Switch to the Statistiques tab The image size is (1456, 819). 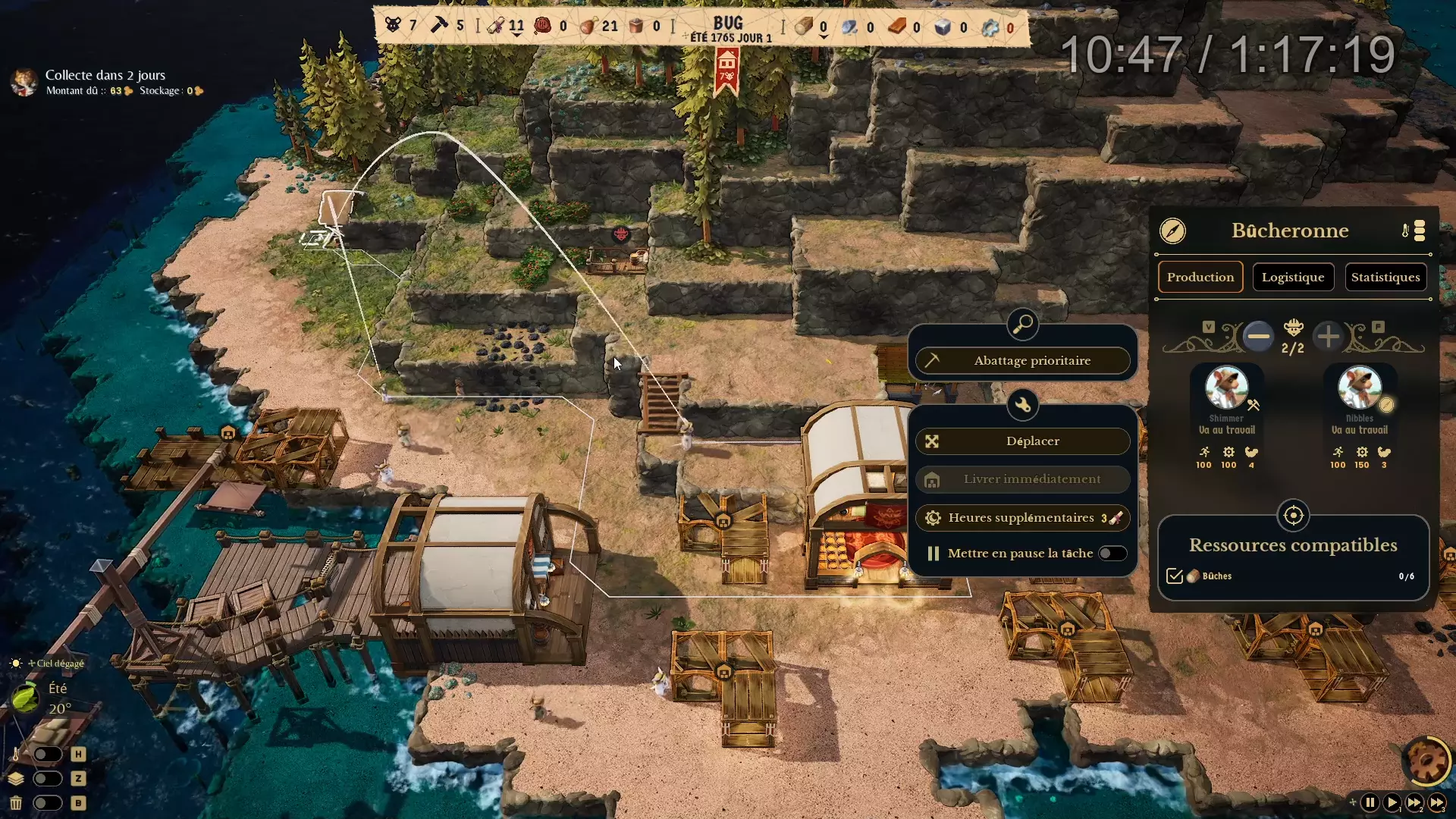point(1385,276)
